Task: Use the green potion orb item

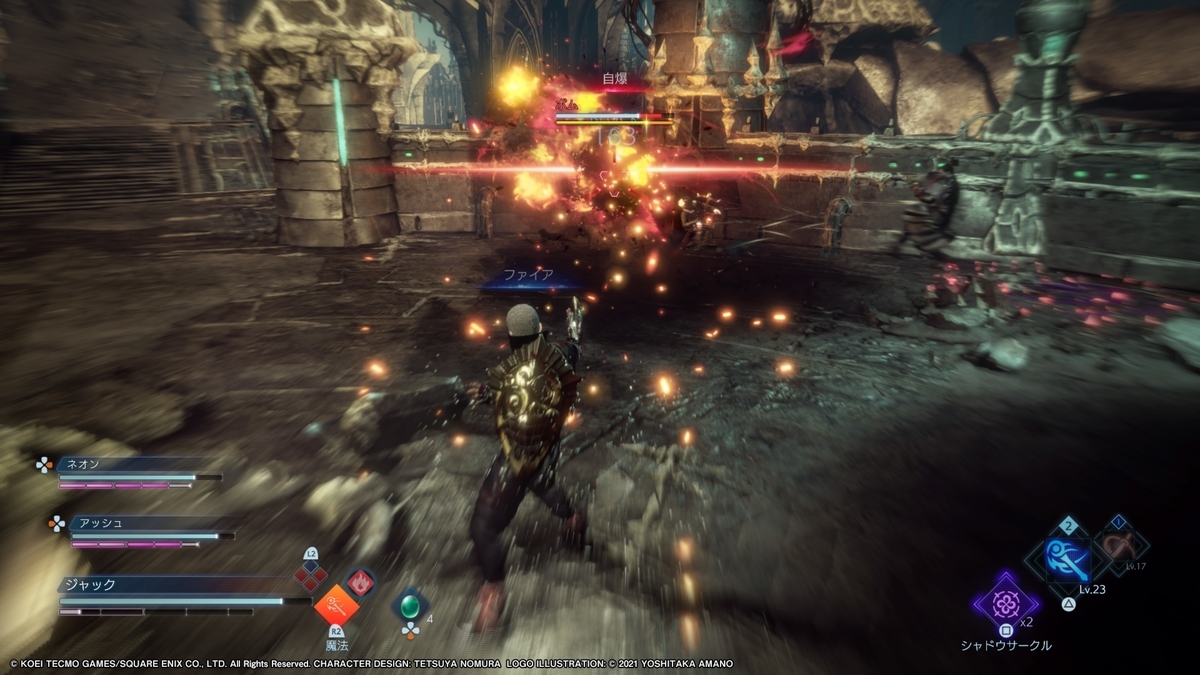Action: pos(409,606)
